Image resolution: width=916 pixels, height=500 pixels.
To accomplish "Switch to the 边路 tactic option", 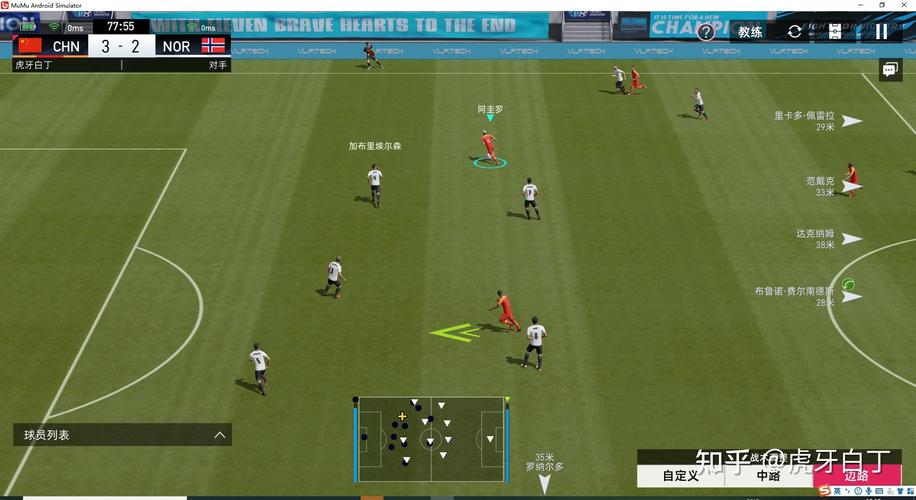I will (x=857, y=476).
